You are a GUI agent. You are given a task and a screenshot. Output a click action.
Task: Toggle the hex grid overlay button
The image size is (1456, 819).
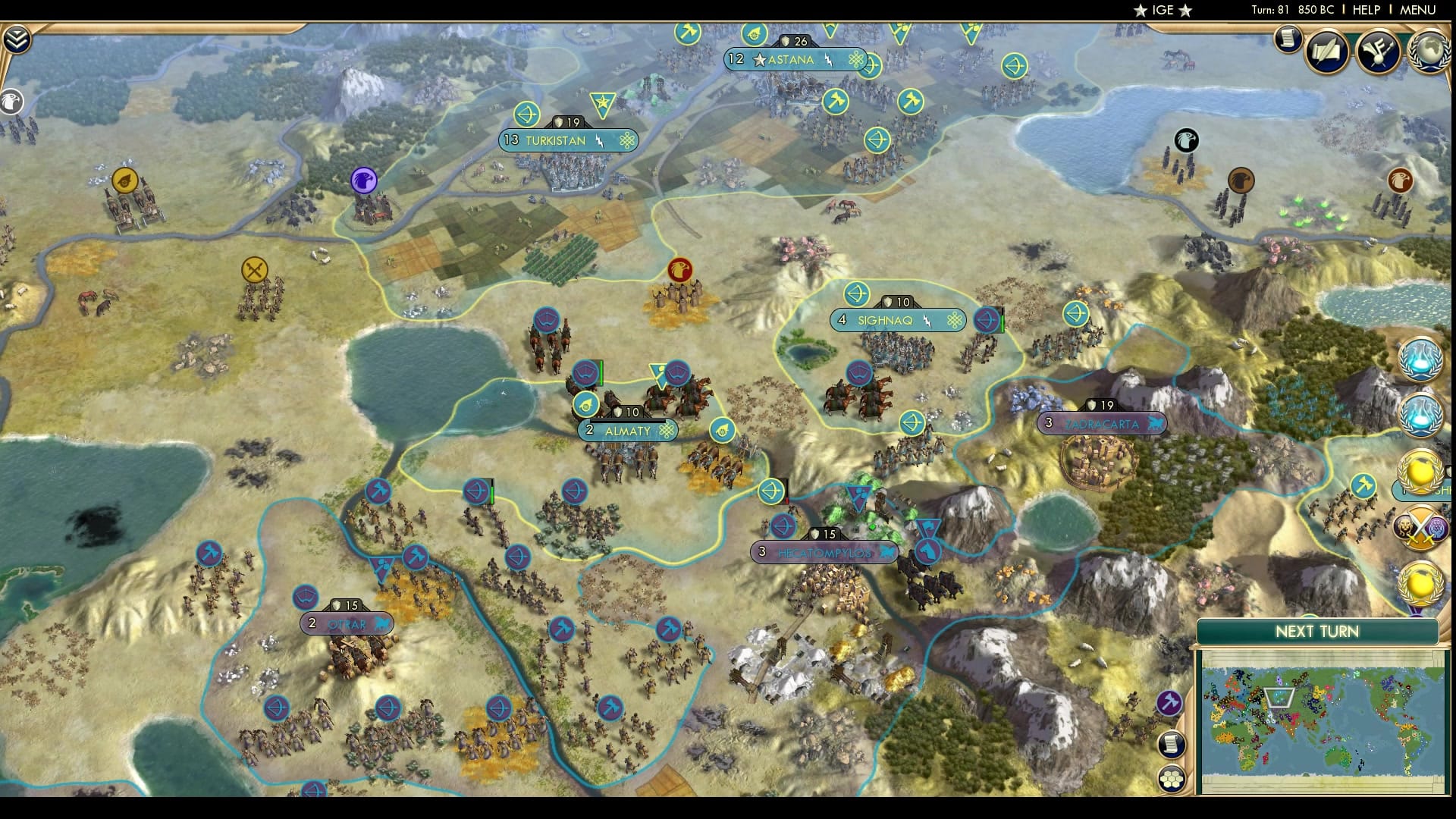coord(1172,778)
